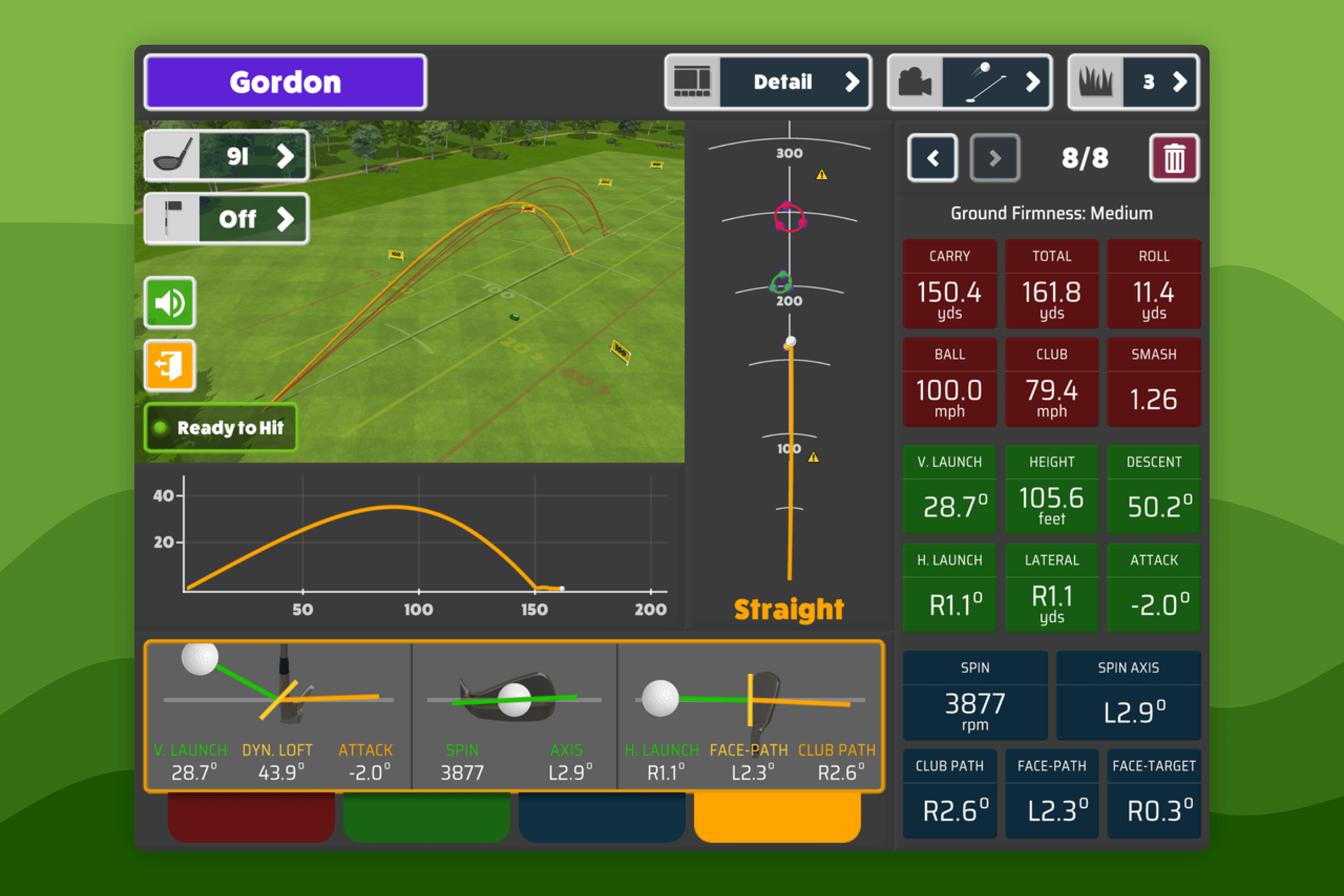Mute range audio with the speaker toggle
The width and height of the screenshot is (1344, 896).
coord(169,303)
